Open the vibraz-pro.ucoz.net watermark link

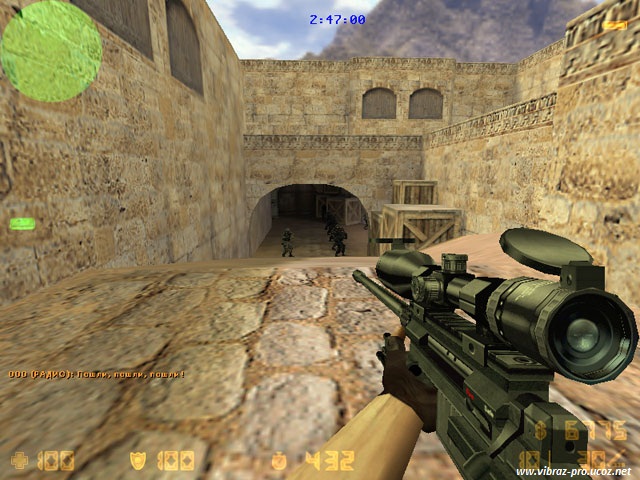573,471
